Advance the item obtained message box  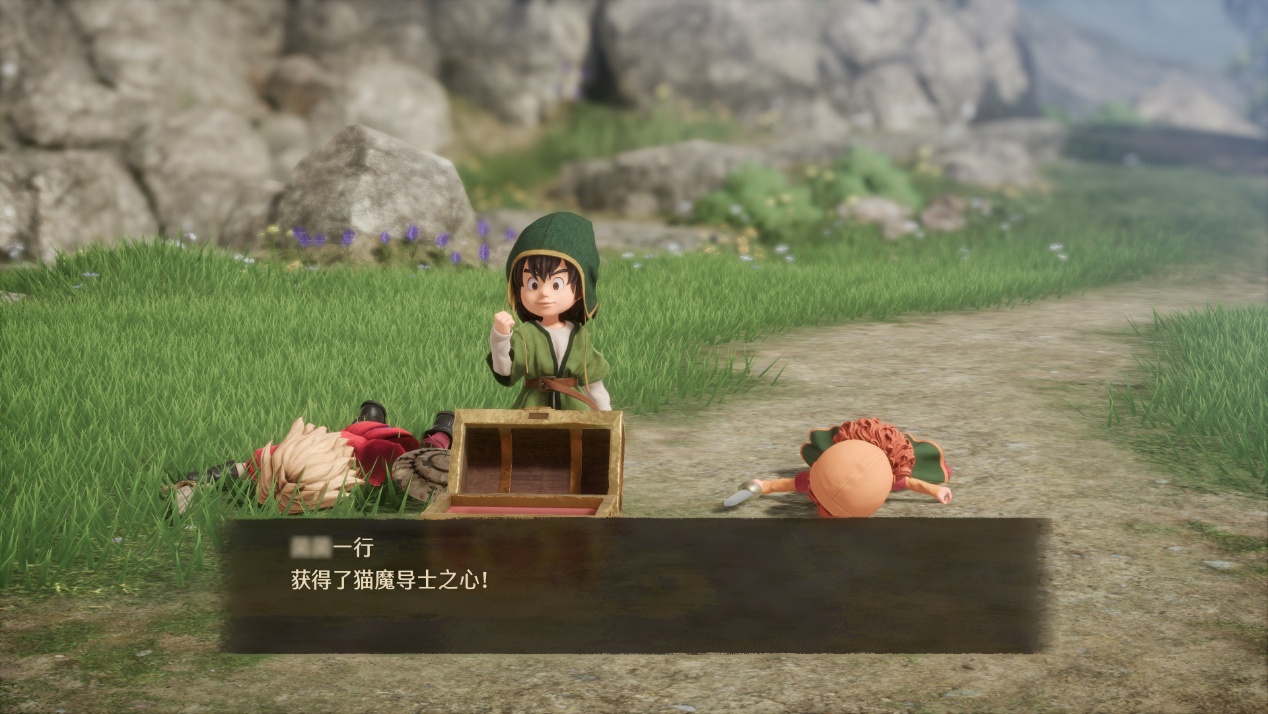(x=634, y=584)
